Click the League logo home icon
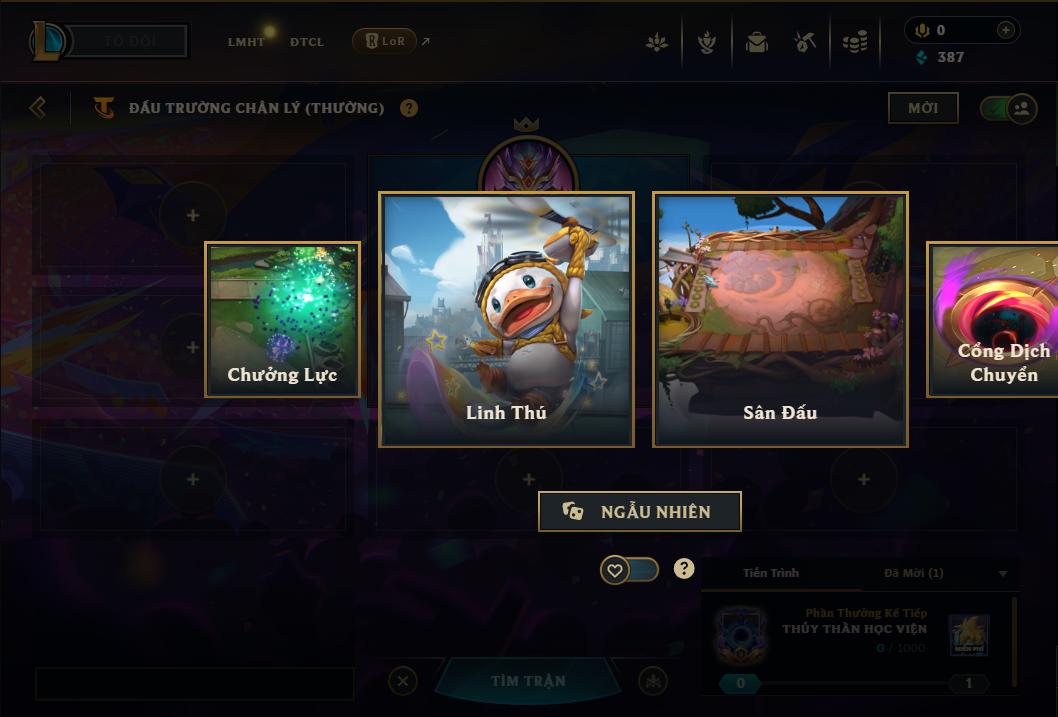This screenshot has width=1058, height=717. click(49, 41)
